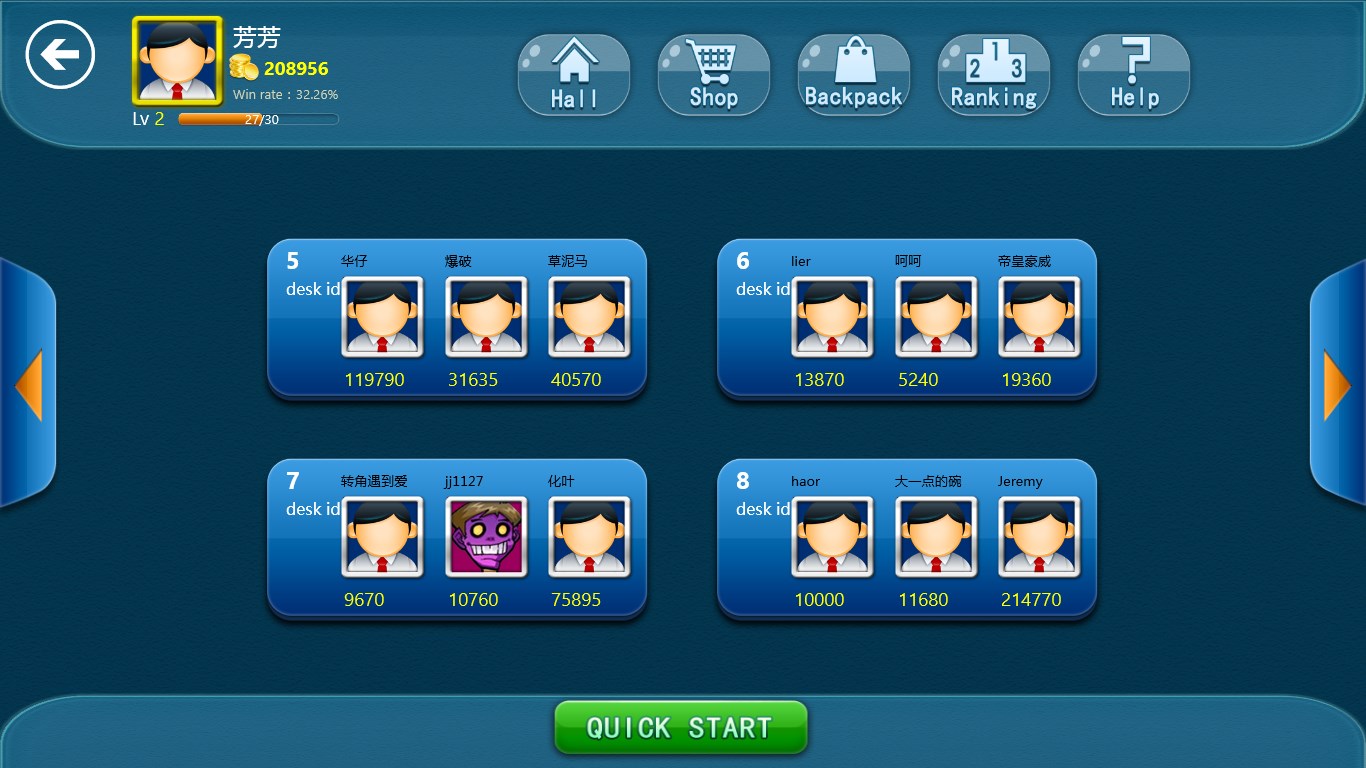Go to previous desk page with left arrow
The height and width of the screenshot is (768, 1366).
tap(28, 385)
